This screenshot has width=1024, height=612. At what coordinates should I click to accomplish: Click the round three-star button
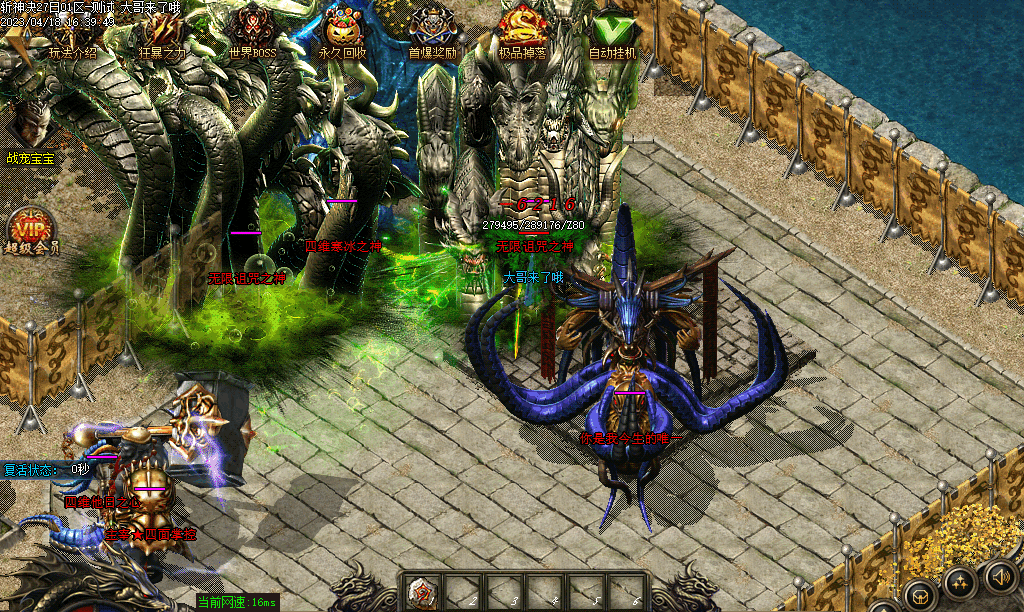(x=958, y=584)
